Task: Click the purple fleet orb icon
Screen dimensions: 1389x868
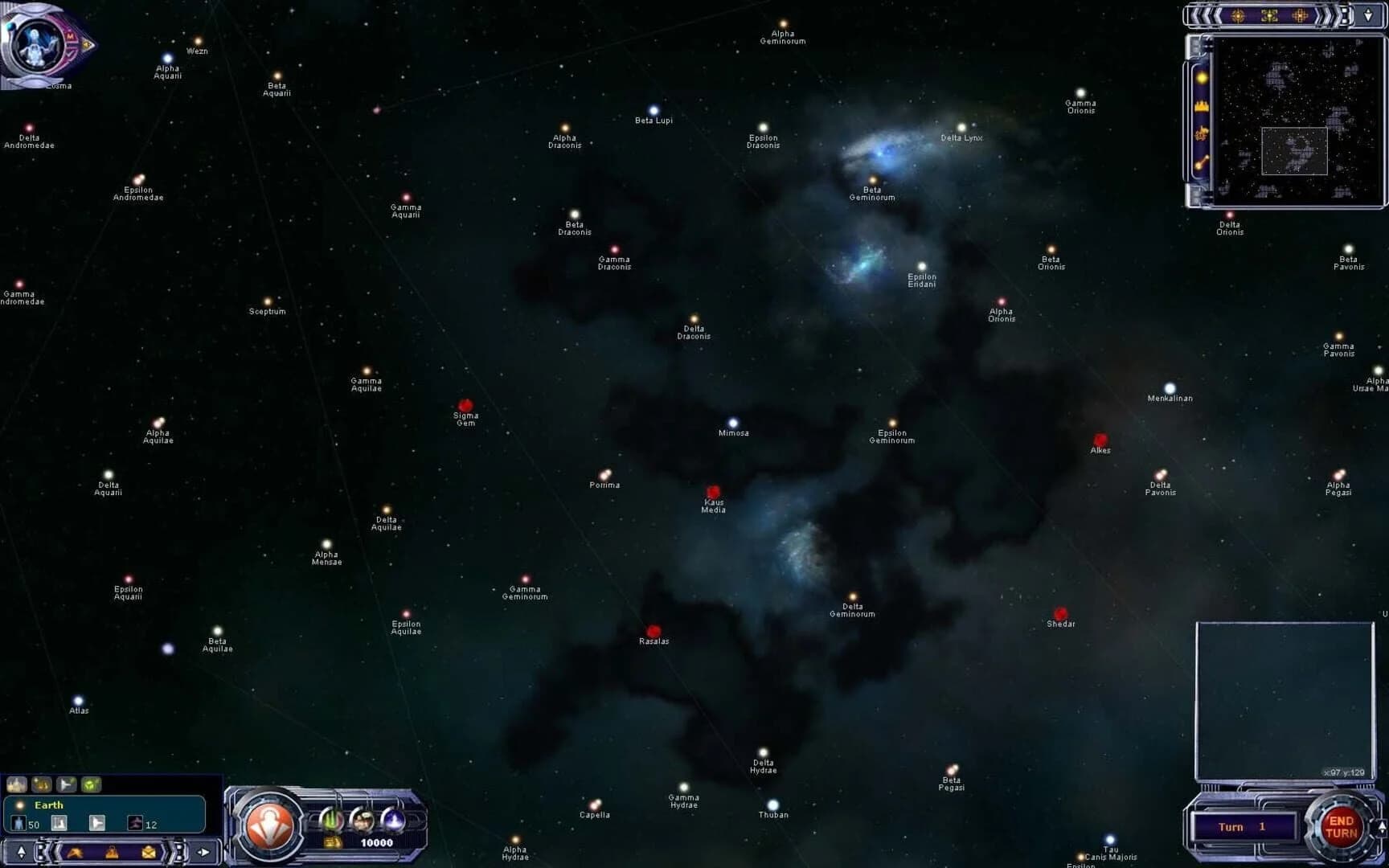Action: [394, 819]
